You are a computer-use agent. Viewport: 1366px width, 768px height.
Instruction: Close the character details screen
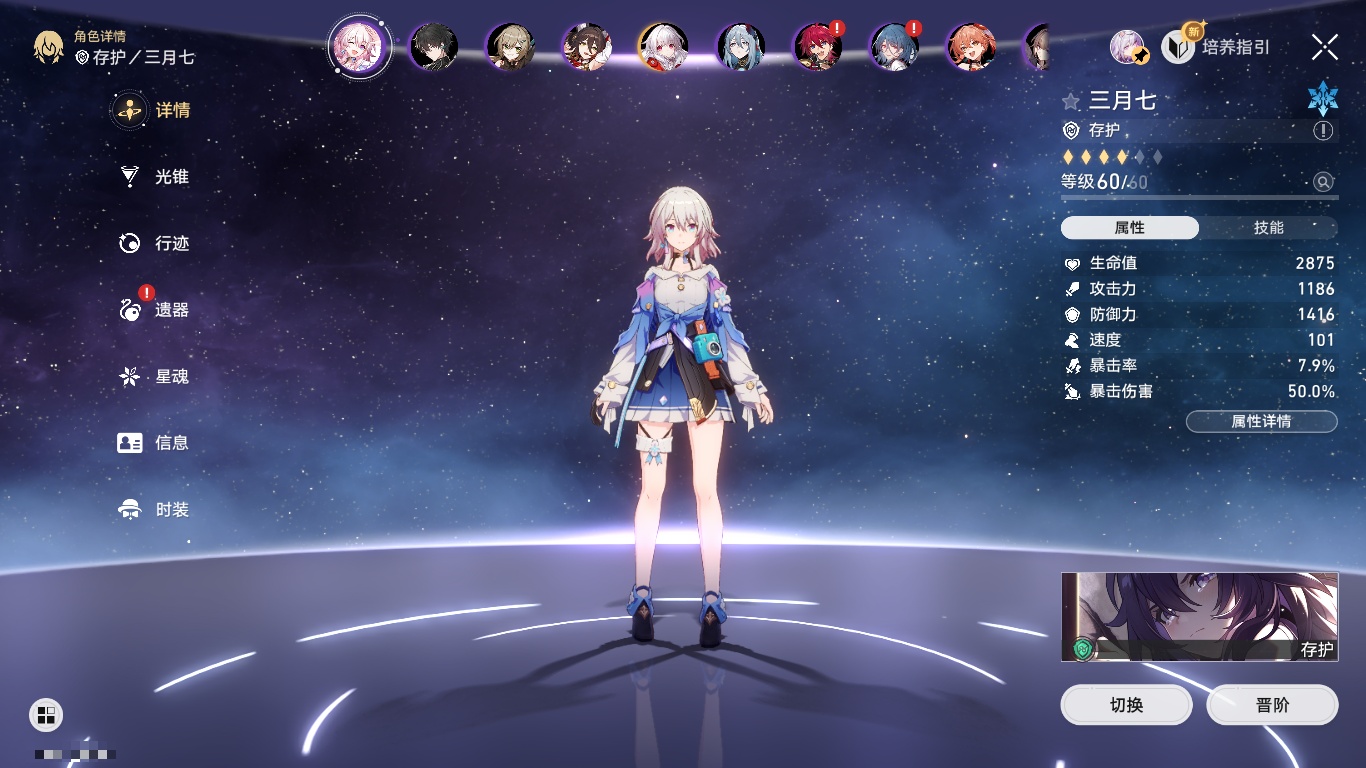coord(1325,47)
